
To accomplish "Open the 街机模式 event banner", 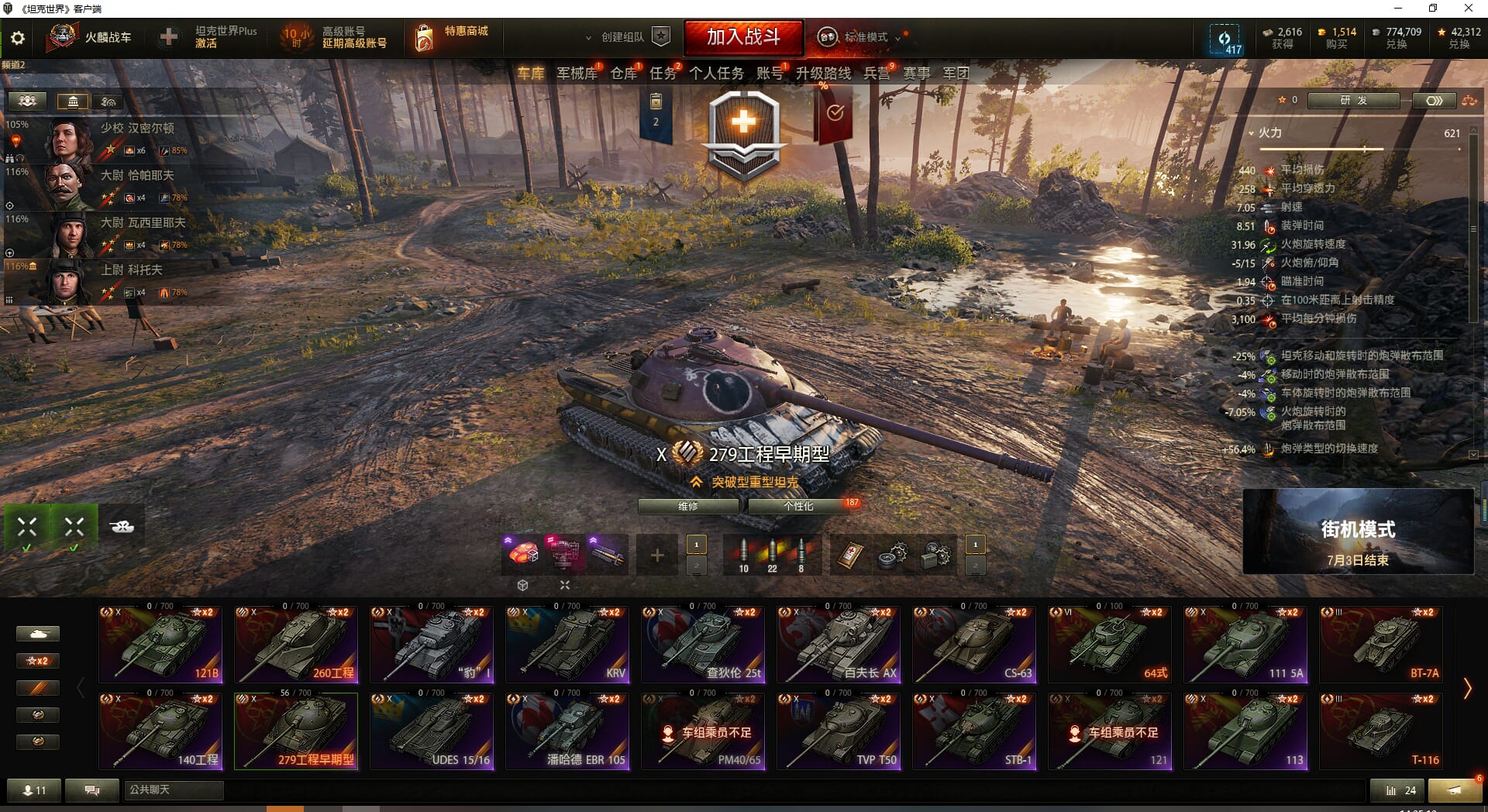I will (x=1358, y=532).
